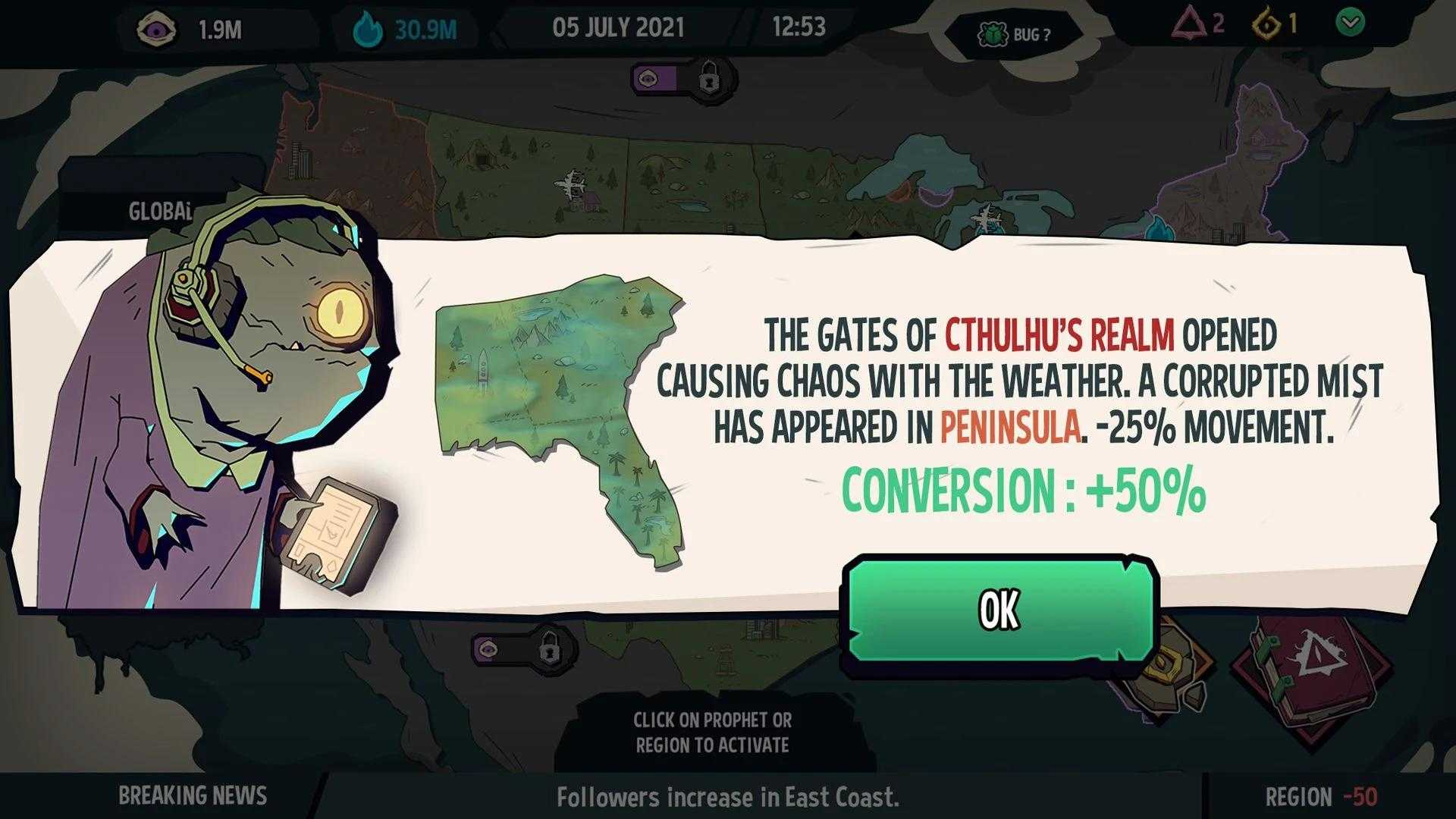
Task: Expand the green chevron dropdown
Action: point(1350,23)
